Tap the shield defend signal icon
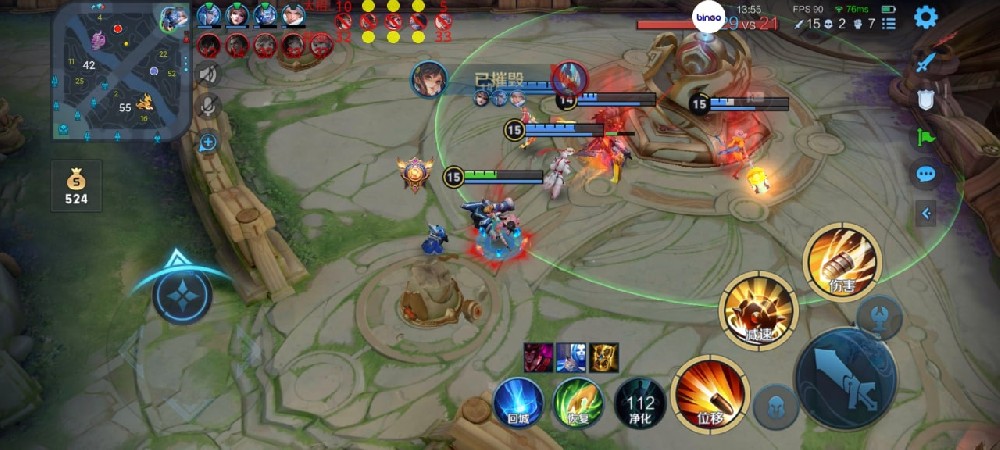 [x=926, y=99]
